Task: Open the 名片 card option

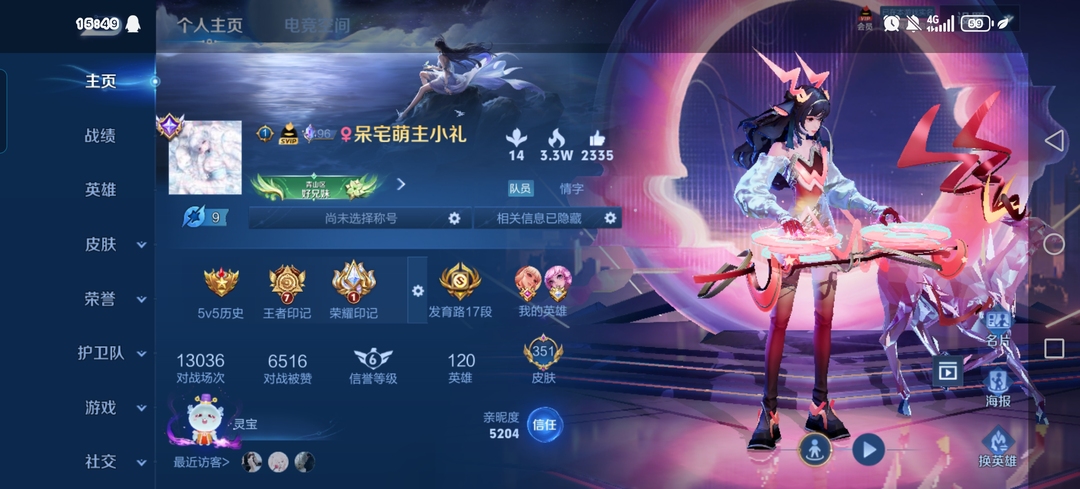Action: pos(999,329)
